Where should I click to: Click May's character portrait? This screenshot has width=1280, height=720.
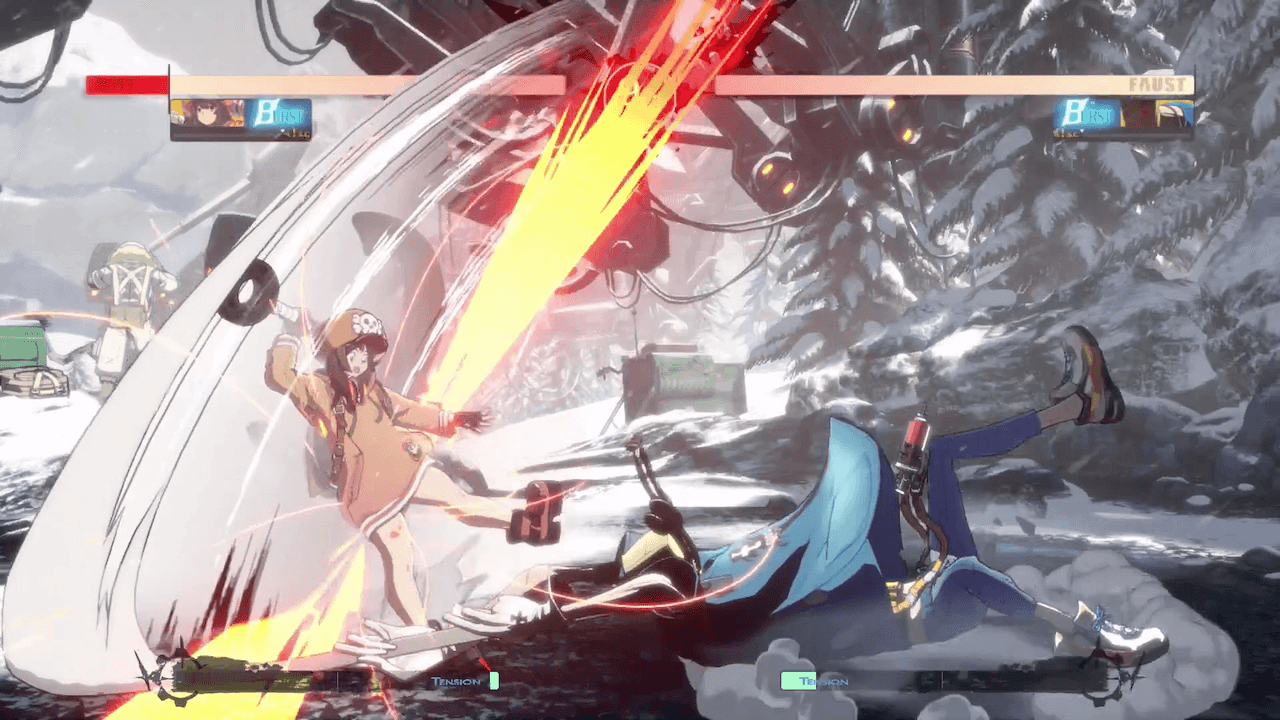click(x=207, y=114)
